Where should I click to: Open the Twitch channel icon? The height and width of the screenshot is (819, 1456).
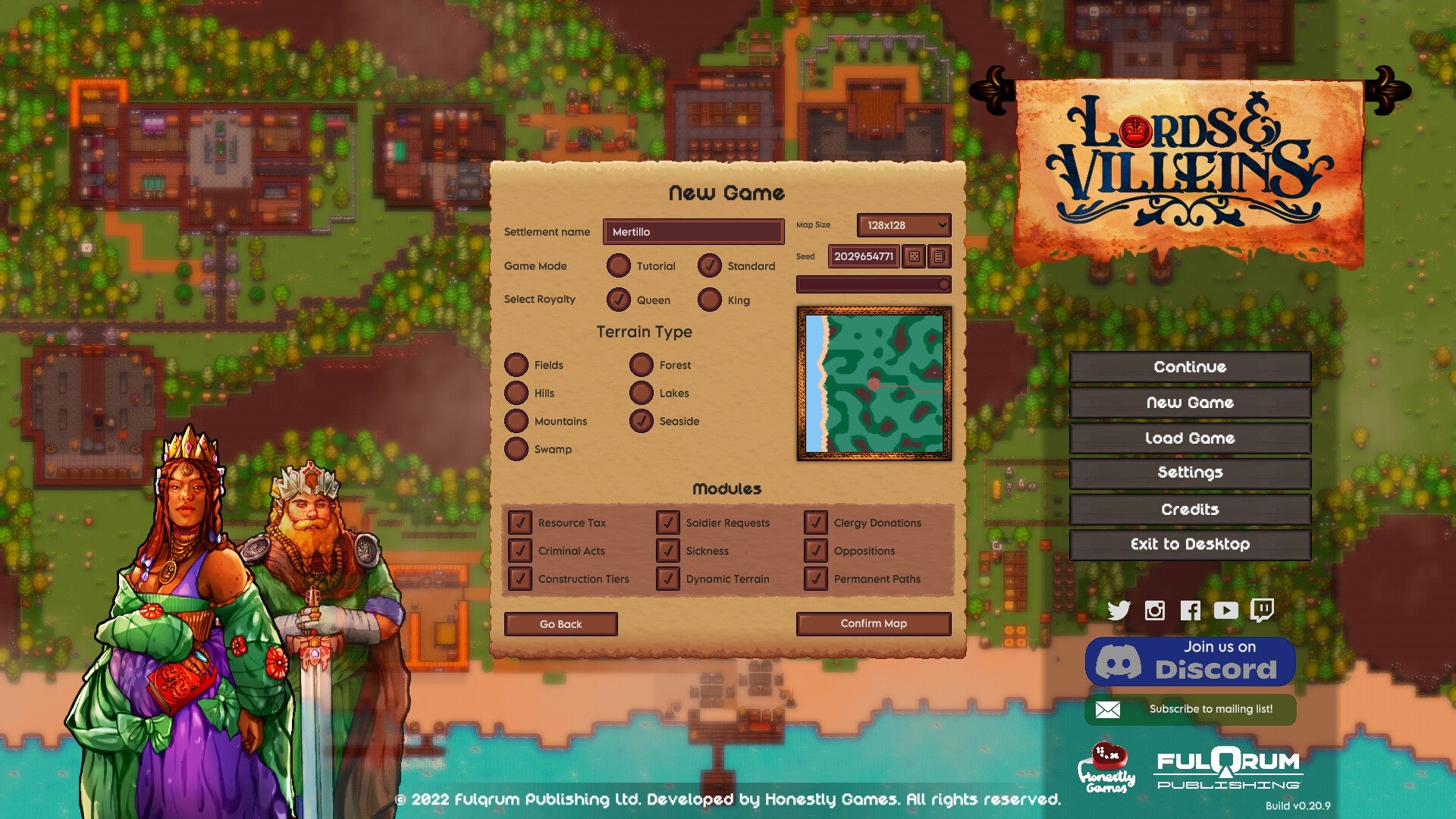coord(1263,610)
